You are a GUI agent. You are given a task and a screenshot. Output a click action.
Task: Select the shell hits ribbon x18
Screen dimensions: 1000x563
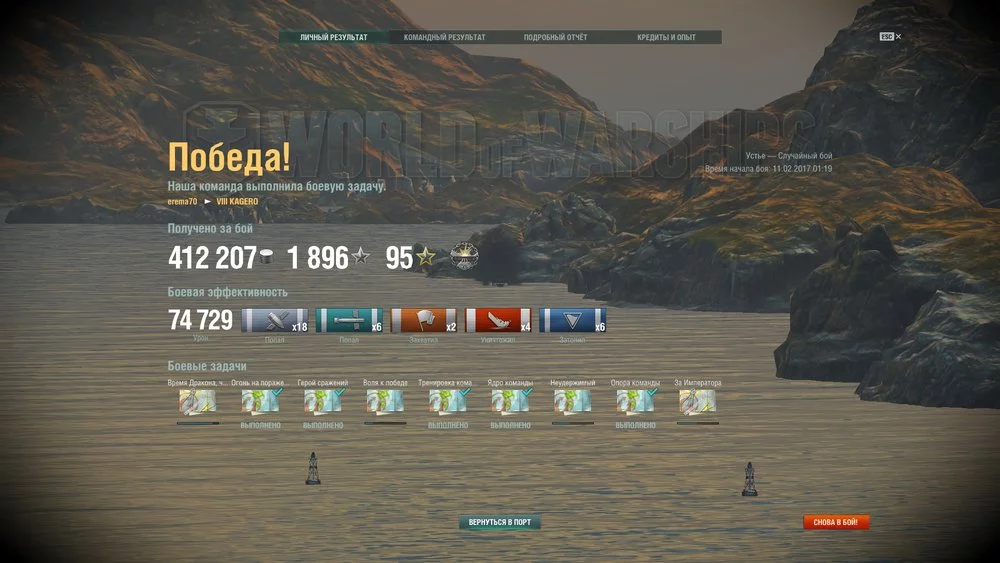275,320
